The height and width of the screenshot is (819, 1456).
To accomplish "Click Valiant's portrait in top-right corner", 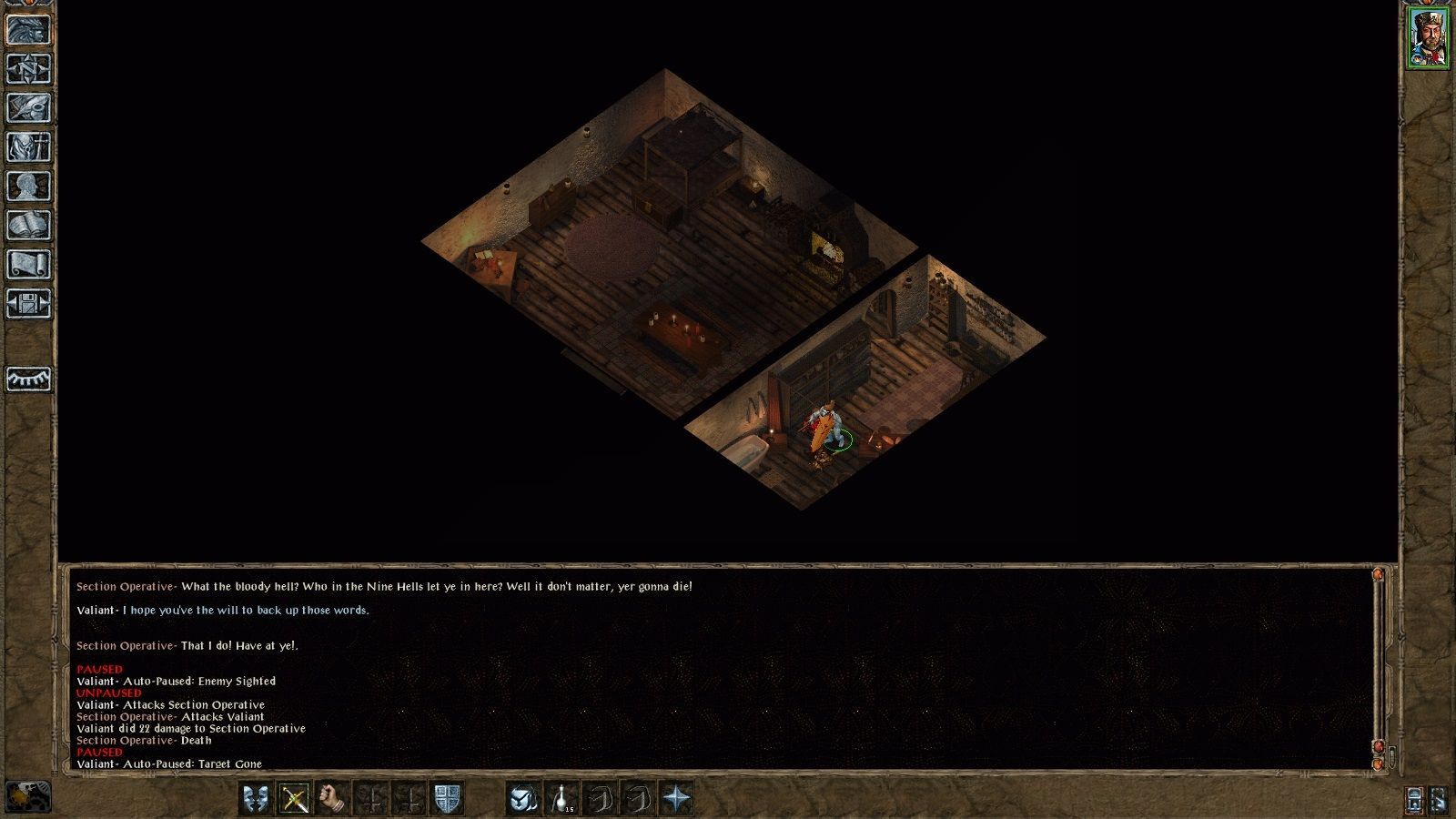I will 1427,36.
